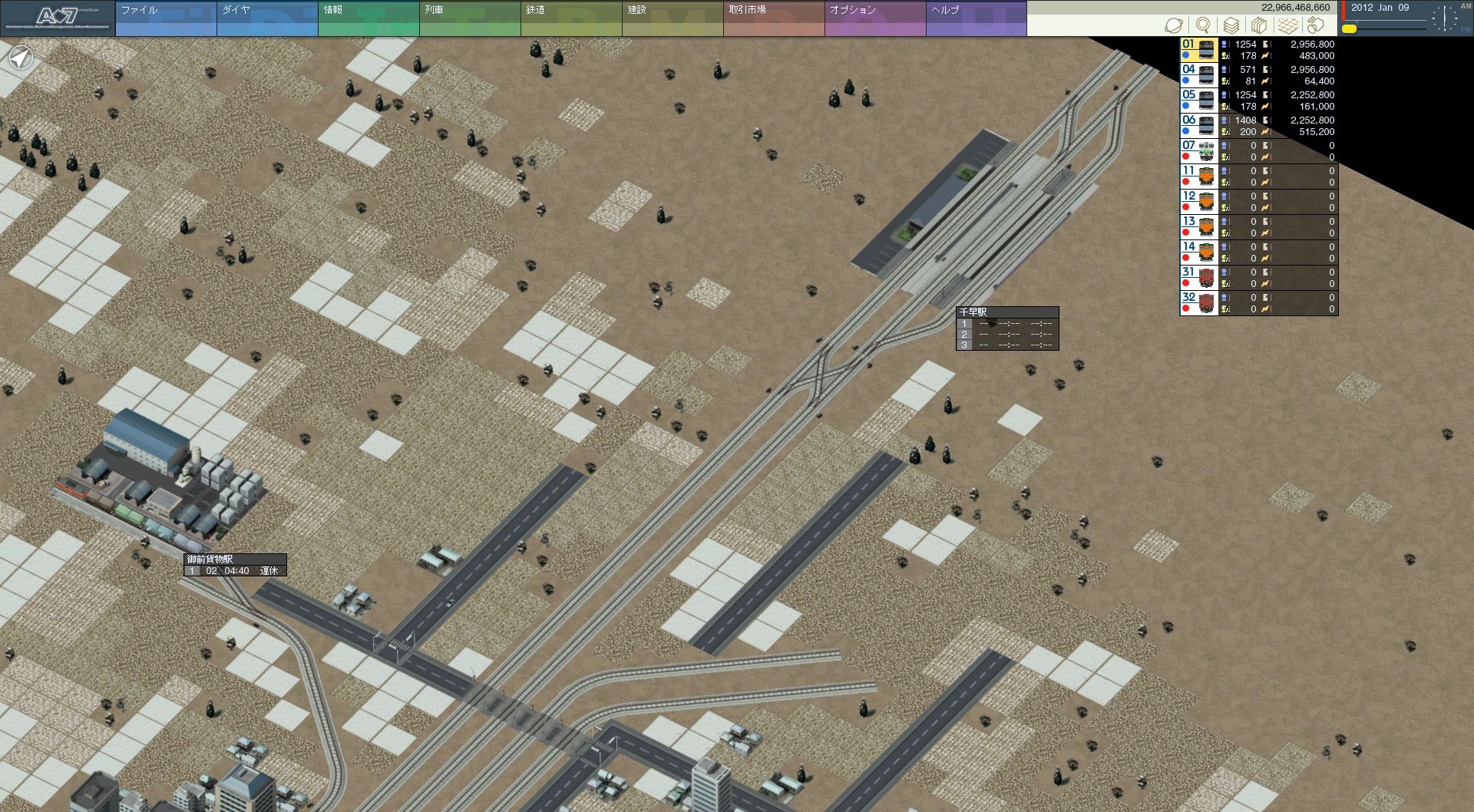The image size is (1474, 812).
Task: Click the 千早駅 station info label
Action: coord(1006,312)
